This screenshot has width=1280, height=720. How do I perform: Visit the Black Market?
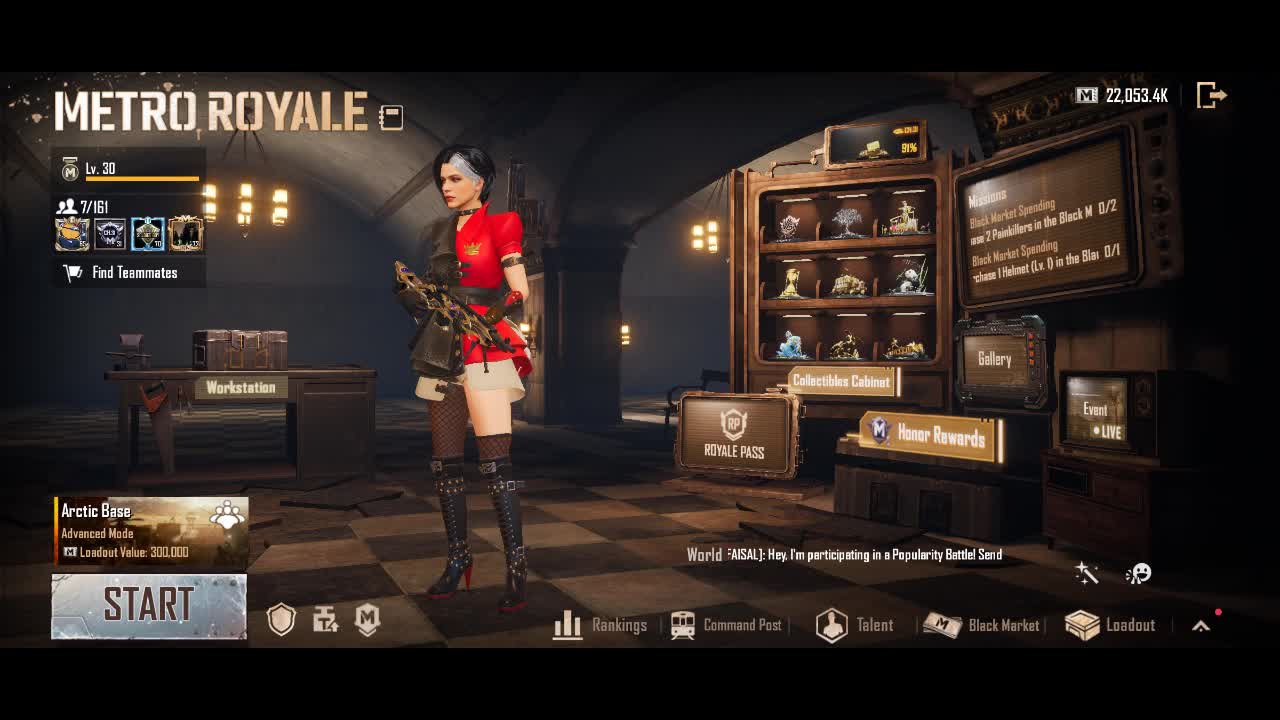[982, 625]
